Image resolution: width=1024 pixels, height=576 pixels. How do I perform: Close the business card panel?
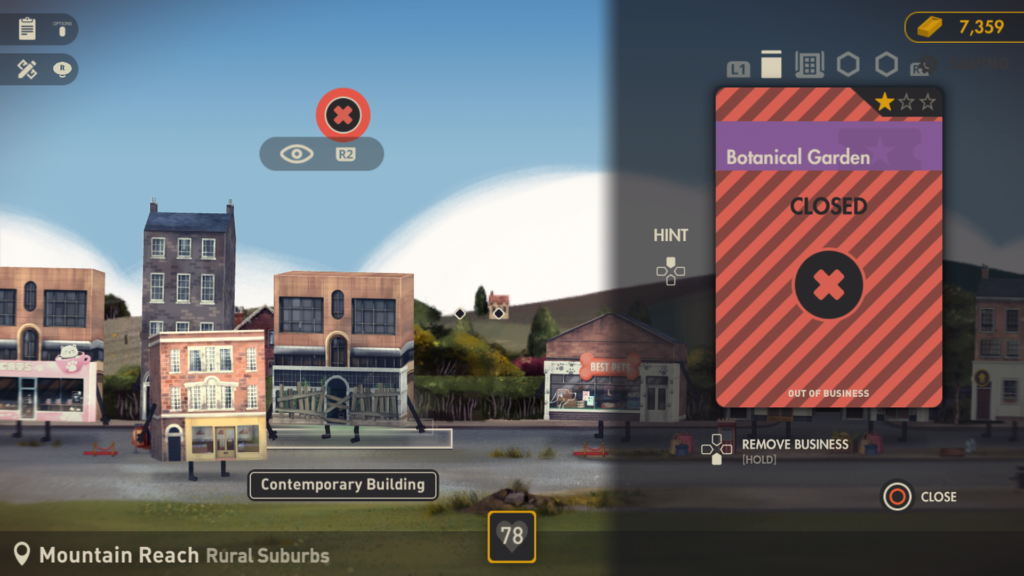pyautogui.click(x=897, y=496)
